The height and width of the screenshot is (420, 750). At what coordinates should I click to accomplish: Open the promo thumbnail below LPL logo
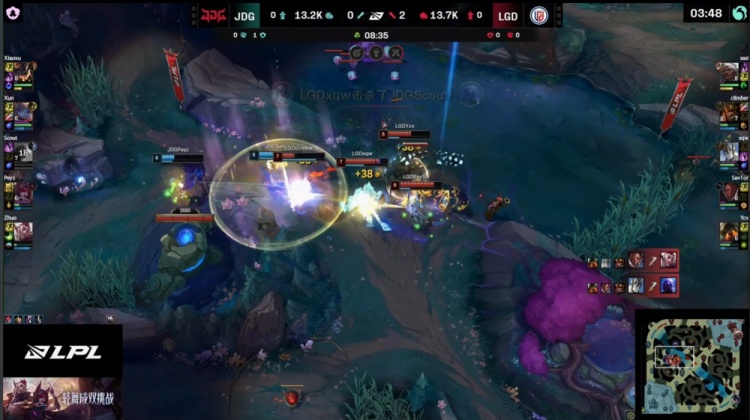(x=62, y=399)
